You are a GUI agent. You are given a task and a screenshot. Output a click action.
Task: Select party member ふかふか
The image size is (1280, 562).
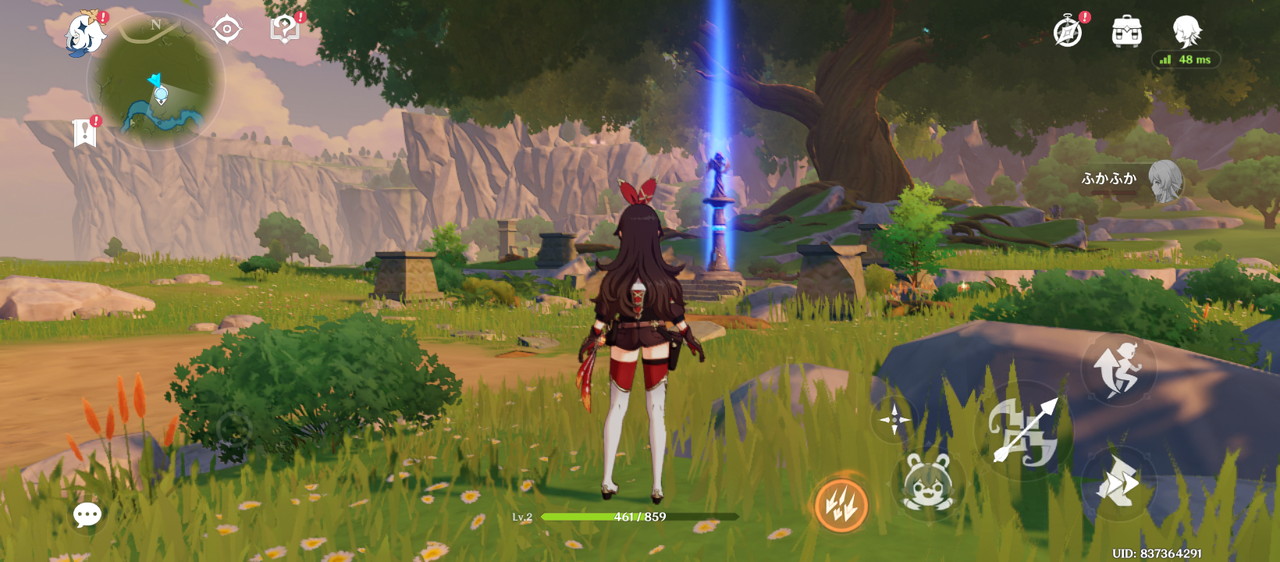pyautogui.click(x=1164, y=180)
